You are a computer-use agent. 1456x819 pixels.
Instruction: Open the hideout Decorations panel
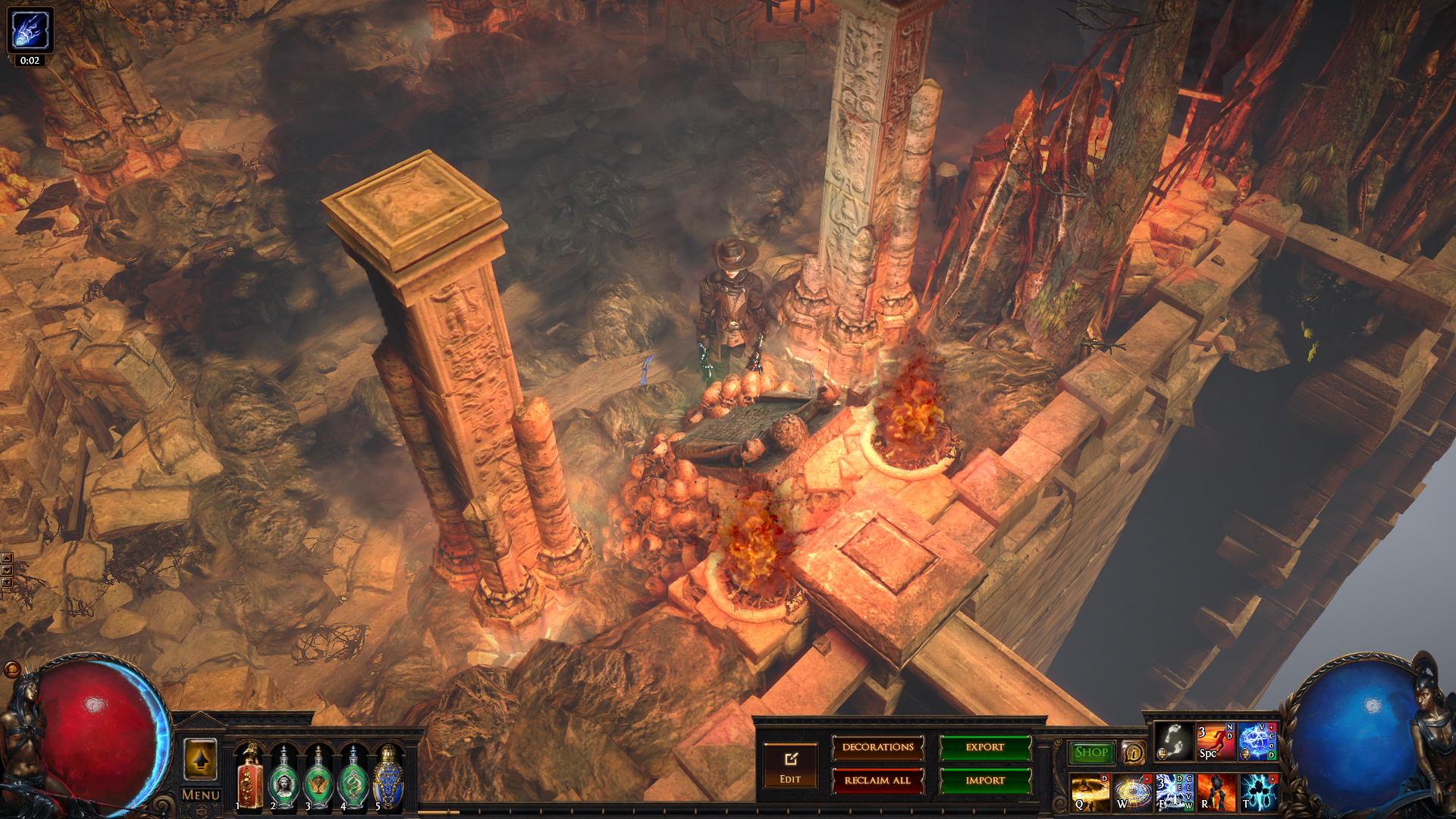click(877, 748)
